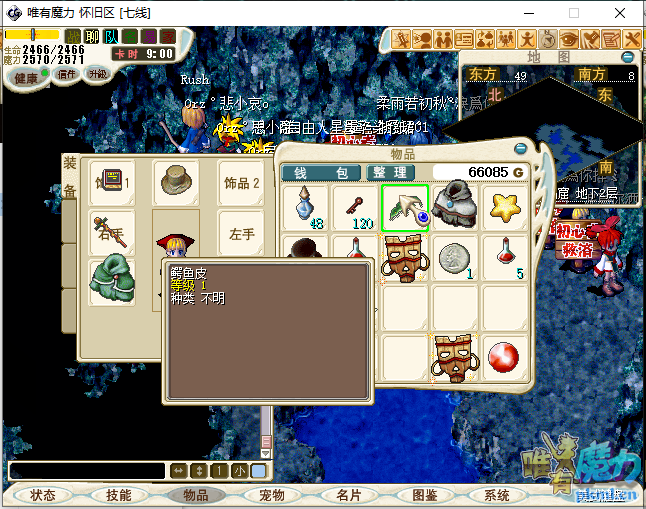Close the game window

coord(621,13)
